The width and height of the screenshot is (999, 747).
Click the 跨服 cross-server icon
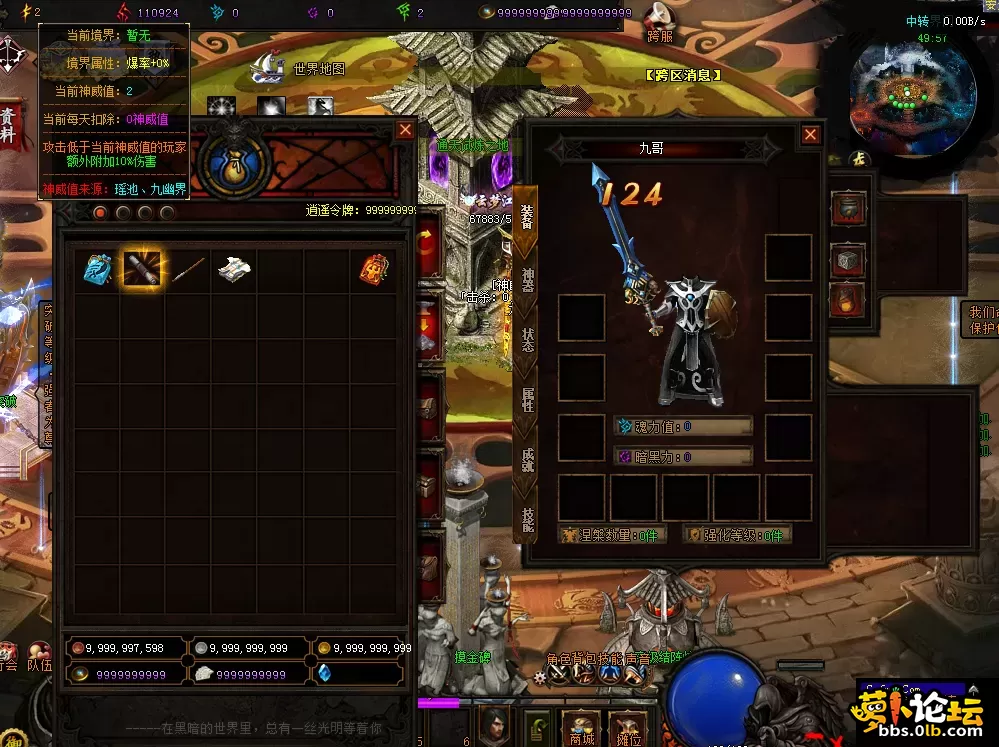click(x=659, y=22)
